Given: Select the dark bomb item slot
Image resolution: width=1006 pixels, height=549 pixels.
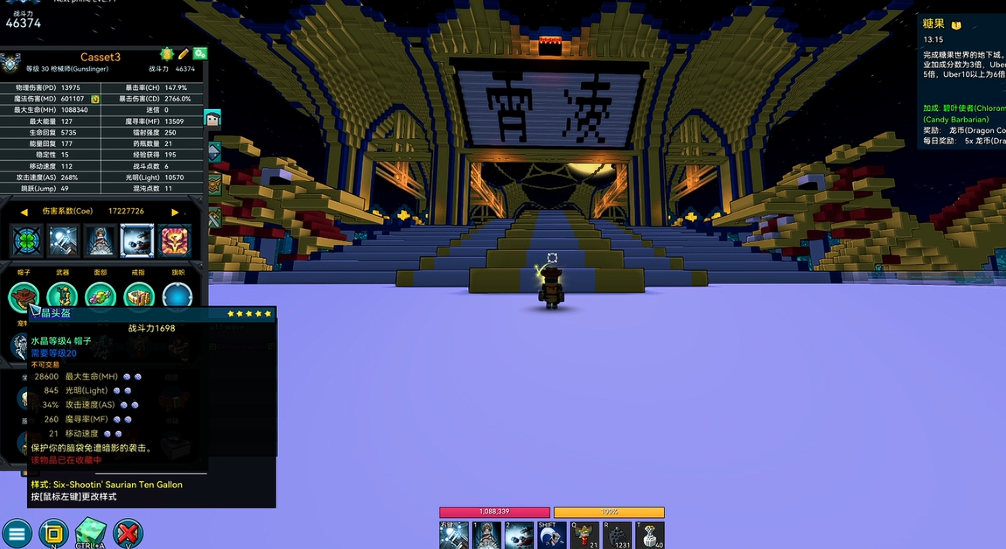Looking at the screenshot, I should click(618, 536).
